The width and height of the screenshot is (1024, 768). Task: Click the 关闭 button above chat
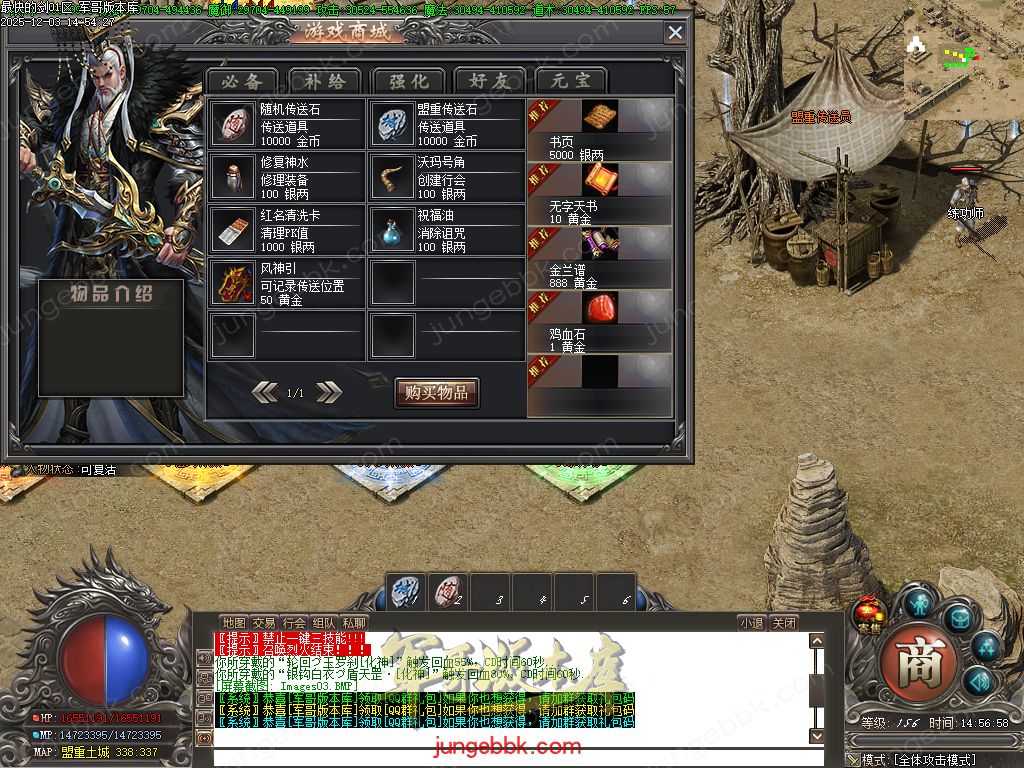(x=784, y=622)
